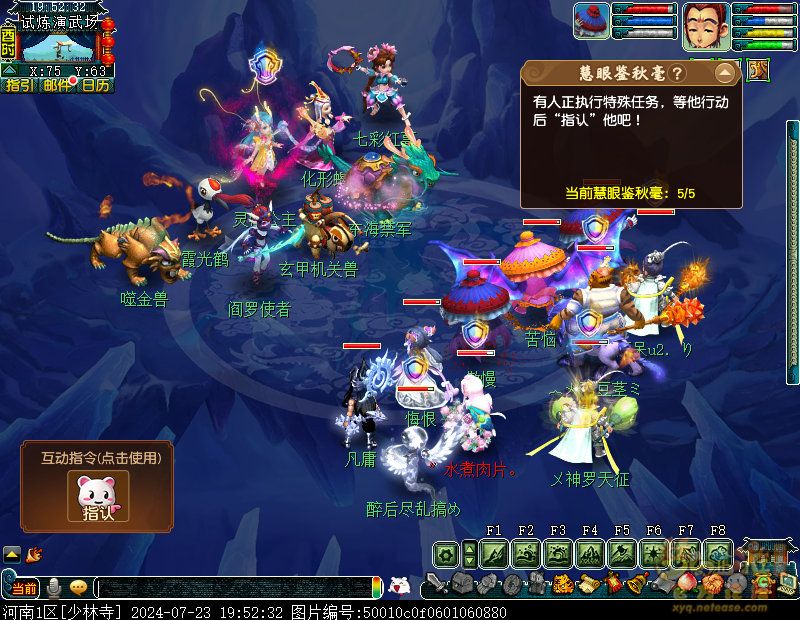
Task: Activate the F3 wave skill shortcut
Action: pos(558,553)
